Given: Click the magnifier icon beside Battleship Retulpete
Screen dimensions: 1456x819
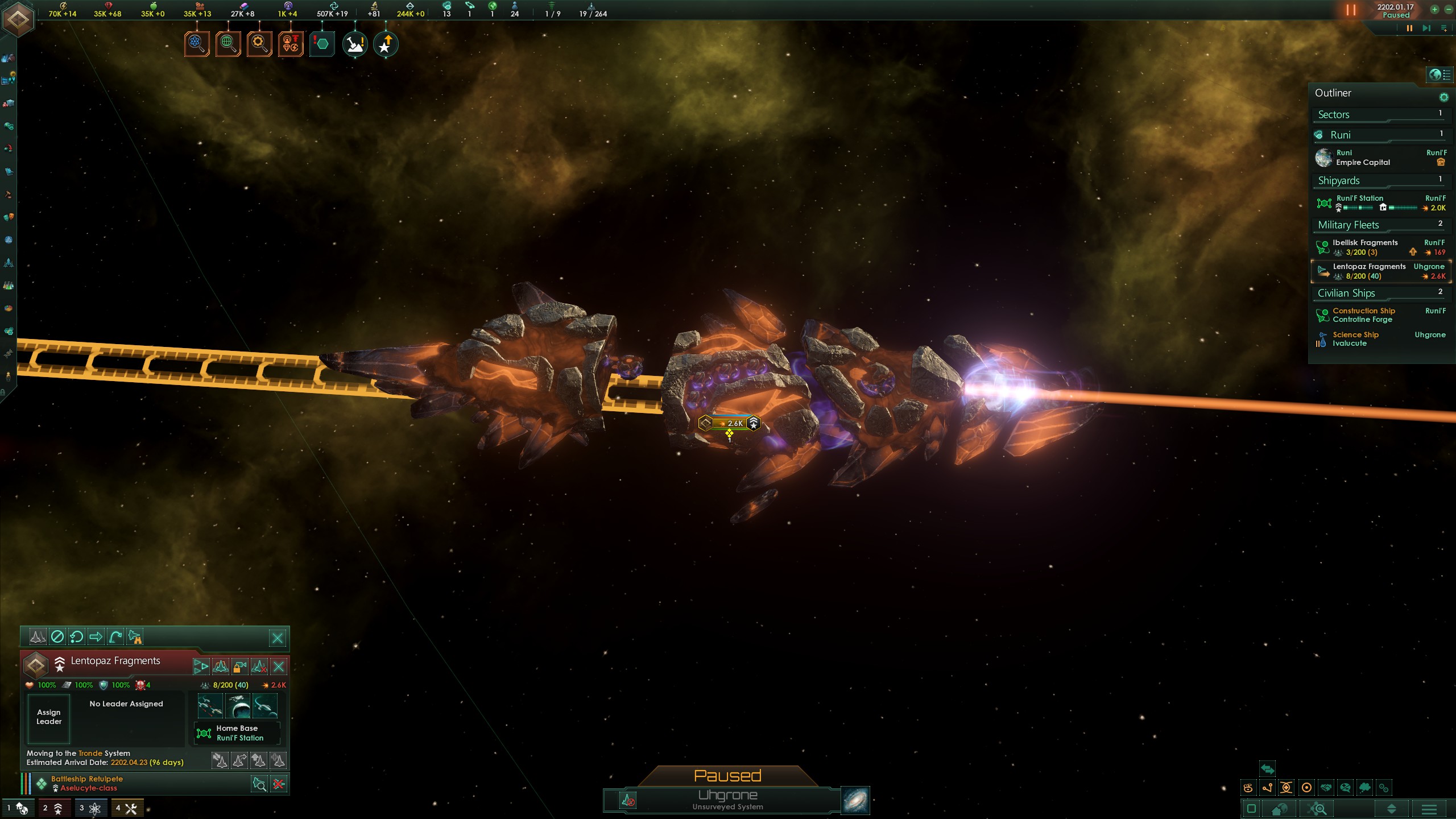Looking at the screenshot, I should coord(259,783).
